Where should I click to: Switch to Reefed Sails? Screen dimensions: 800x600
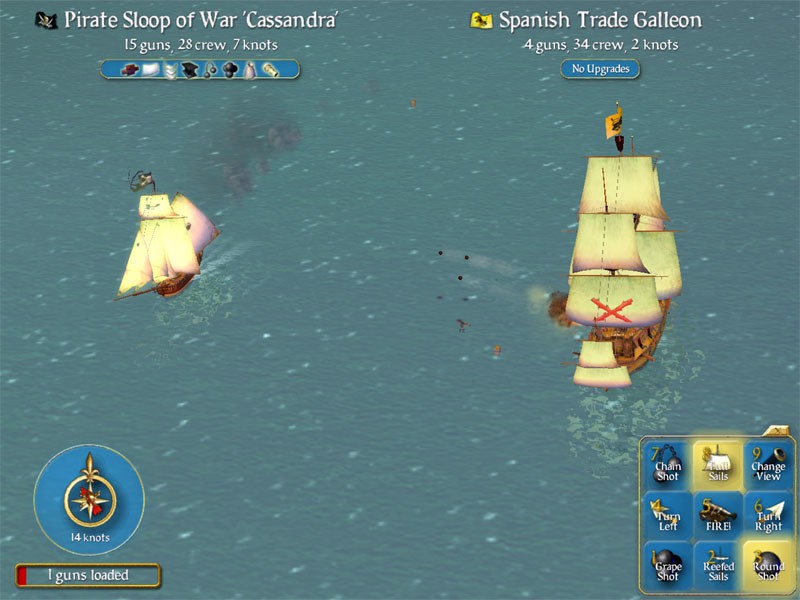point(717,567)
